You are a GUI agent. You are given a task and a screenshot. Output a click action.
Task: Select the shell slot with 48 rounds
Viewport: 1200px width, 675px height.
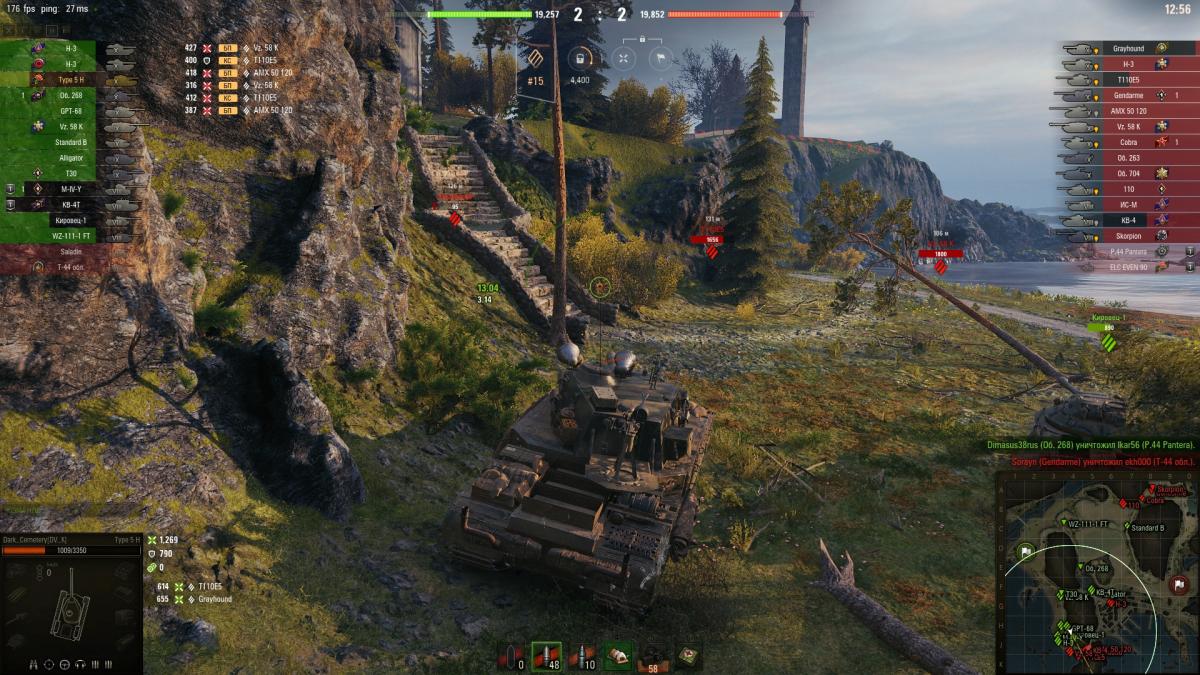[546, 656]
